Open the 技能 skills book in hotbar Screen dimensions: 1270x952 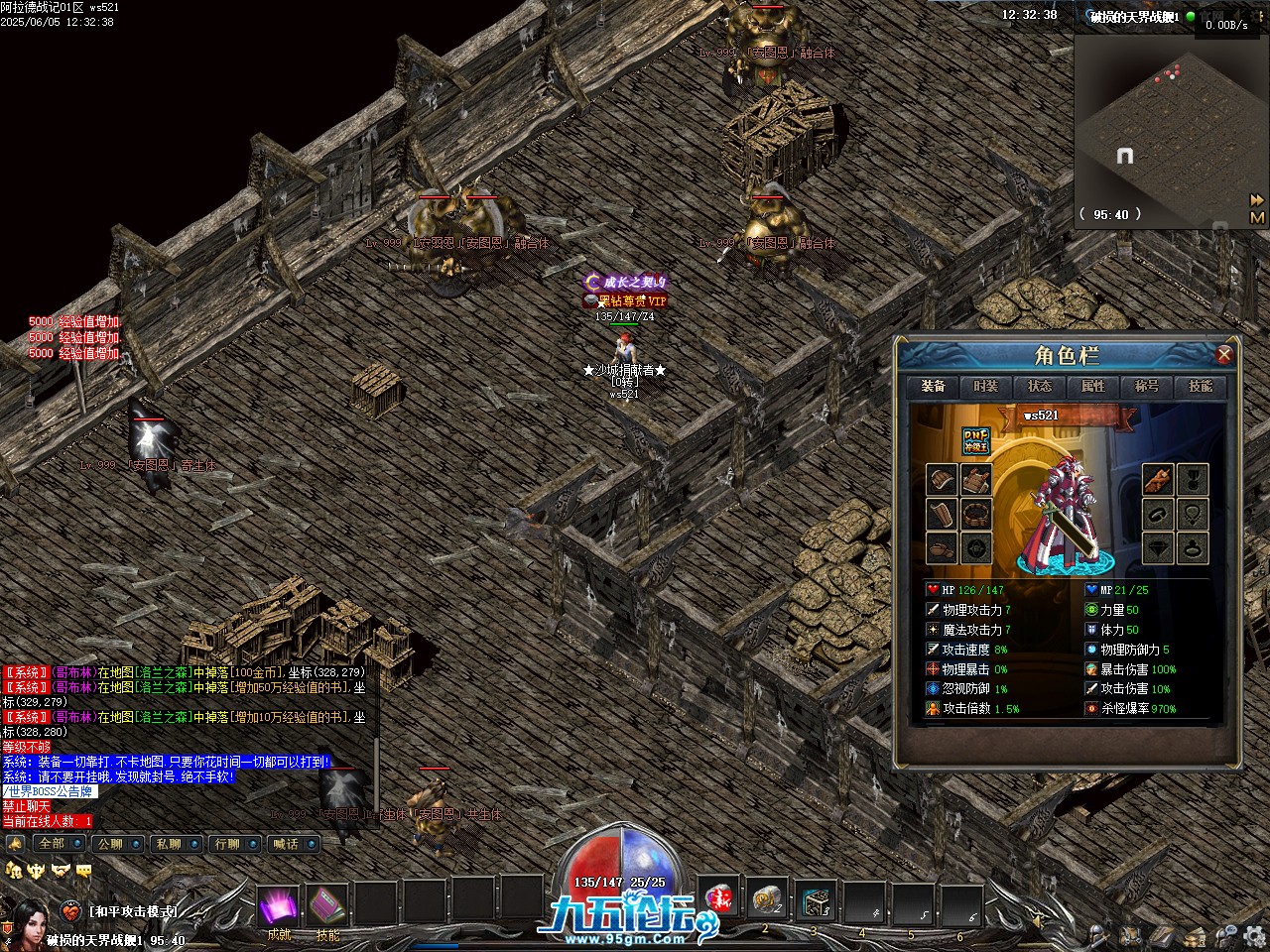(326, 904)
